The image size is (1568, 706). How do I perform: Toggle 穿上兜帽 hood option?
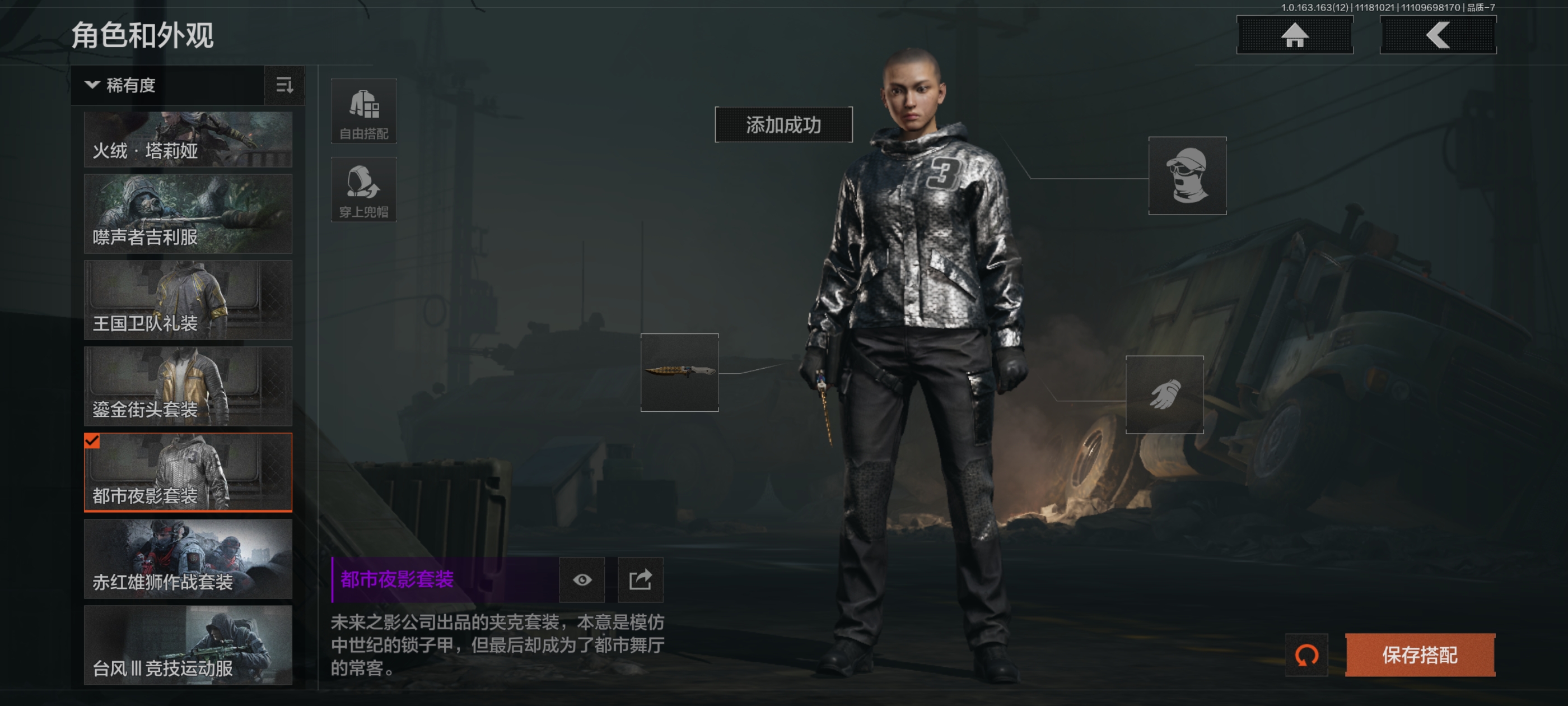tap(363, 189)
